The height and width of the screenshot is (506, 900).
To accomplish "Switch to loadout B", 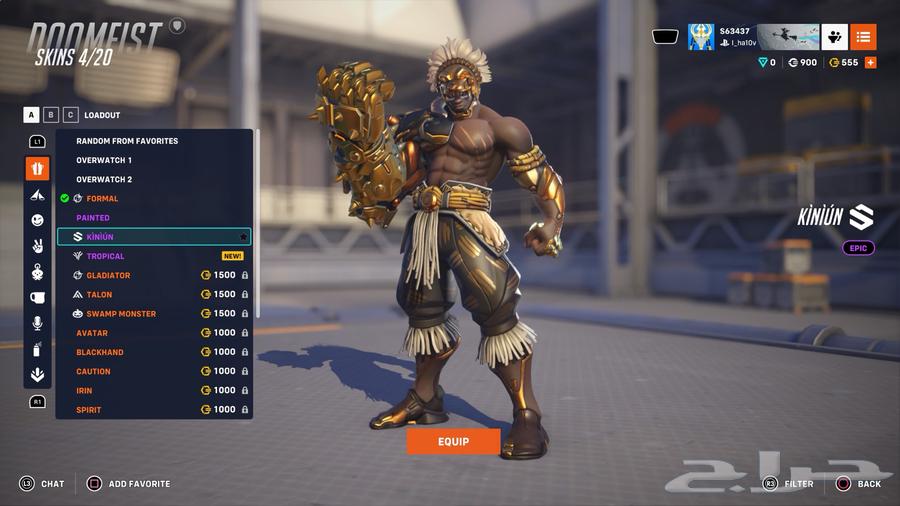I will tap(51, 115).
